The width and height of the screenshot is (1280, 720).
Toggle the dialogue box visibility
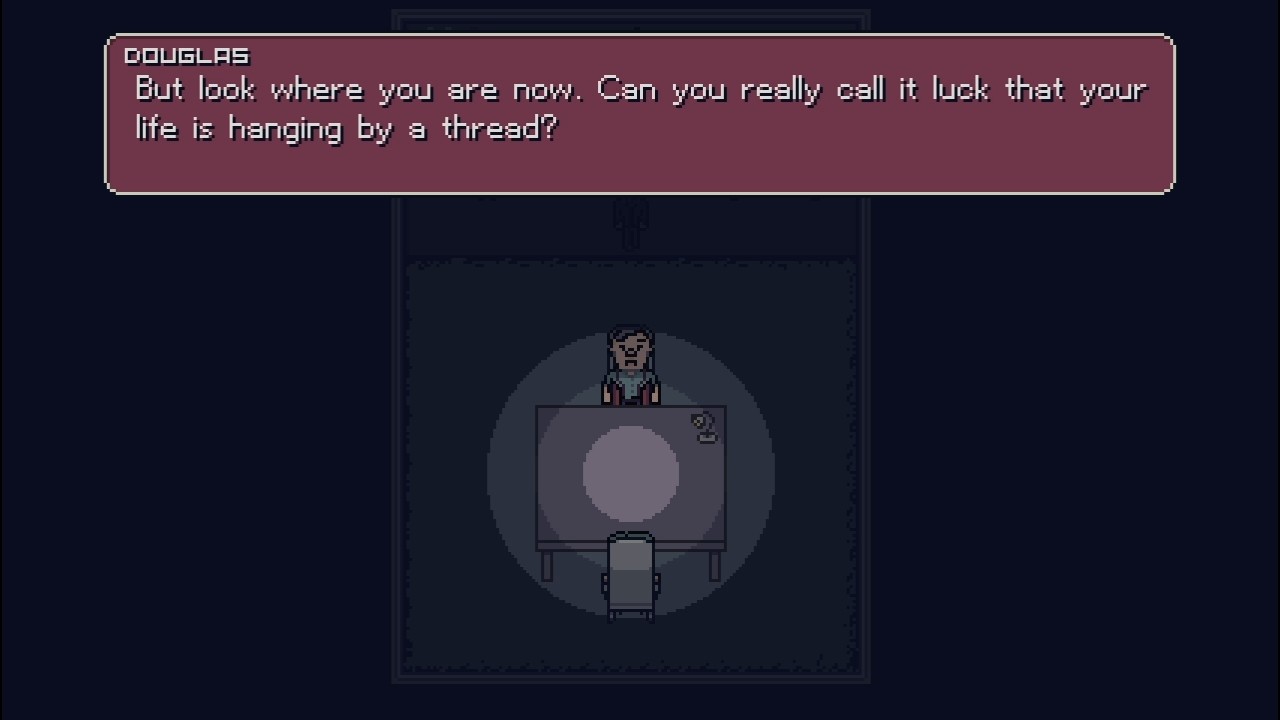point(640,113)
